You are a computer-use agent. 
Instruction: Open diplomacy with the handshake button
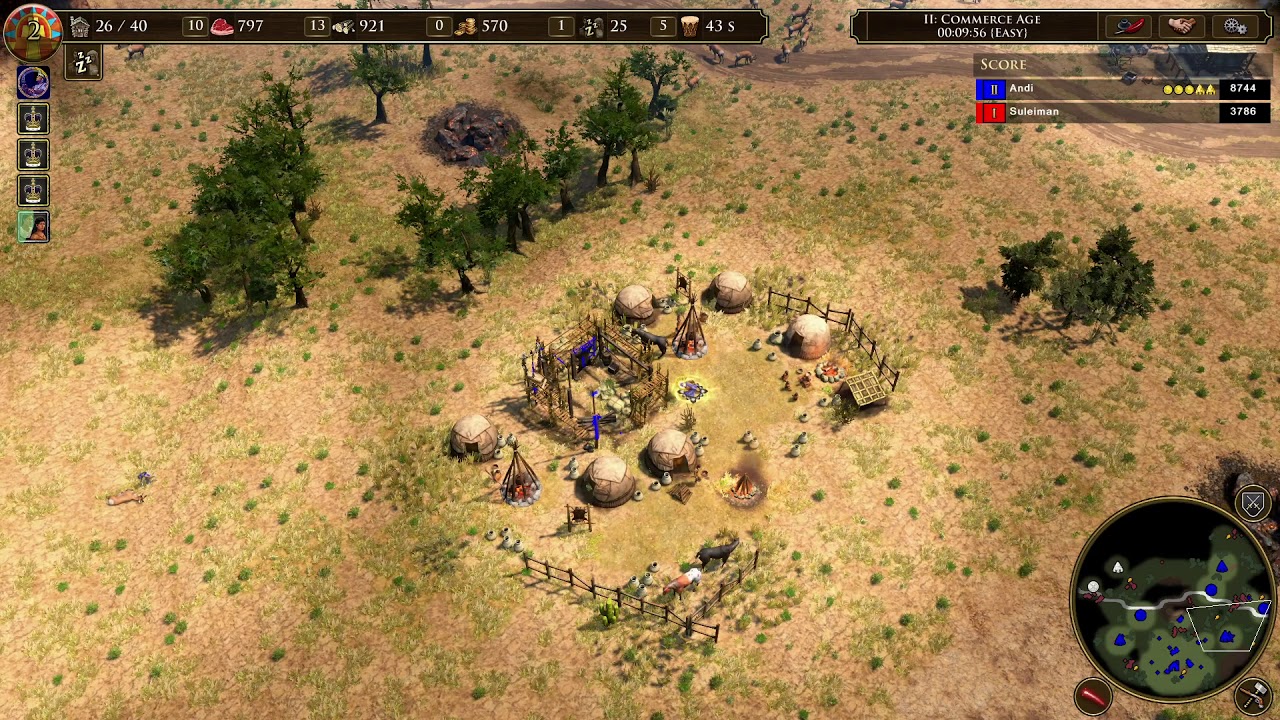(x=1181, y=26)
